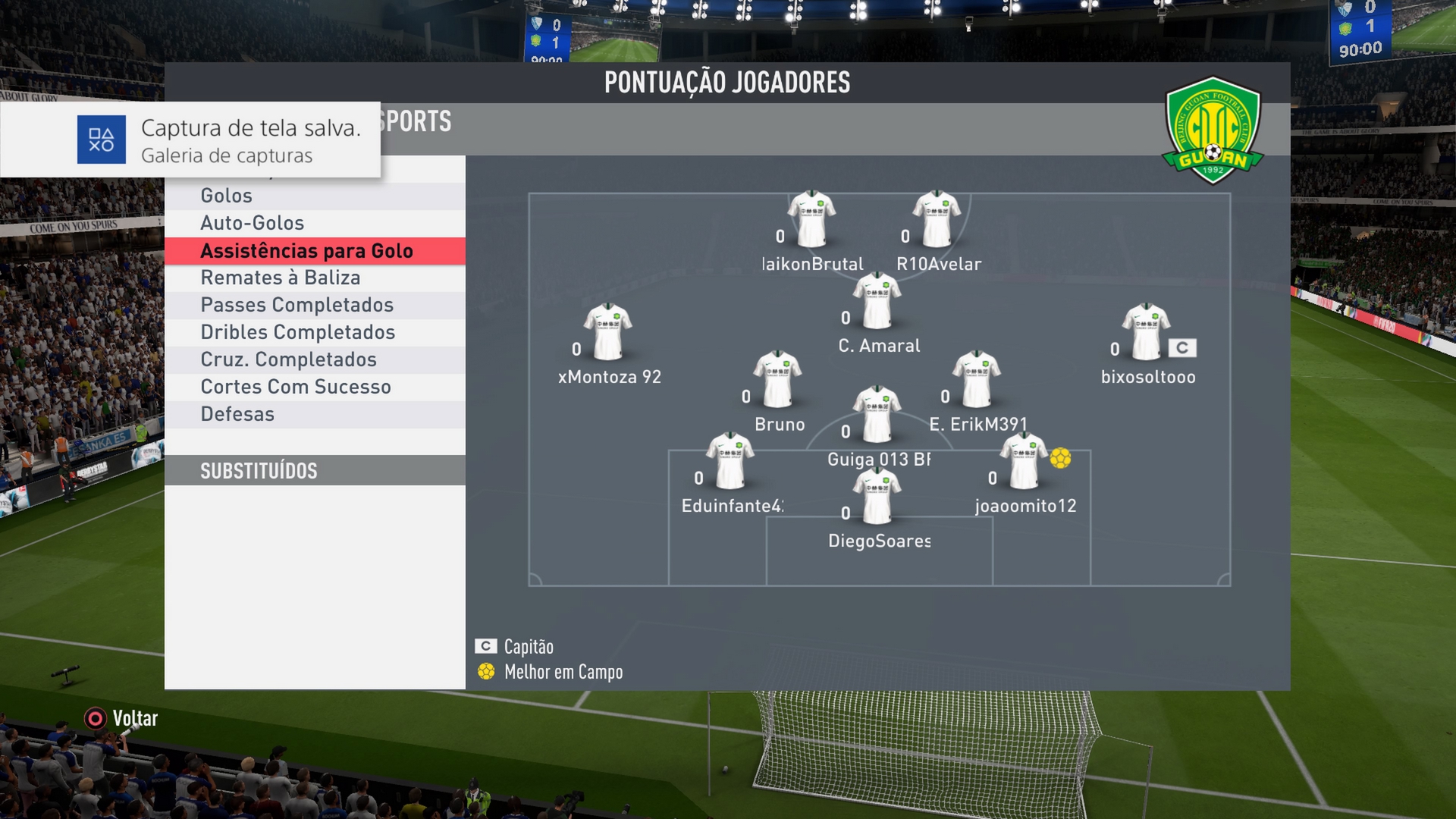
Task: Click the Beijing Guoan club crest
Action: (x=1213, y=130)
